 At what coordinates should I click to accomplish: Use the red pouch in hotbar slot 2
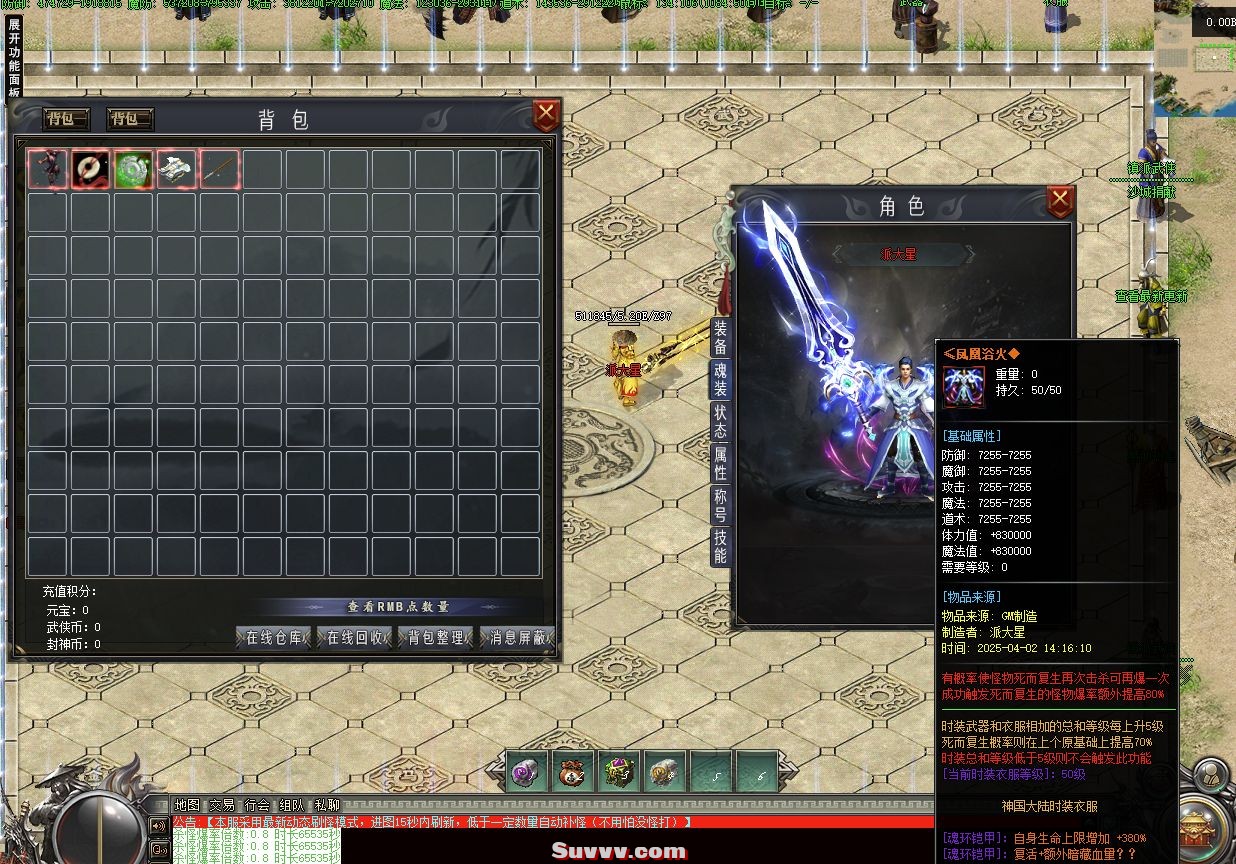pos(573,771)
